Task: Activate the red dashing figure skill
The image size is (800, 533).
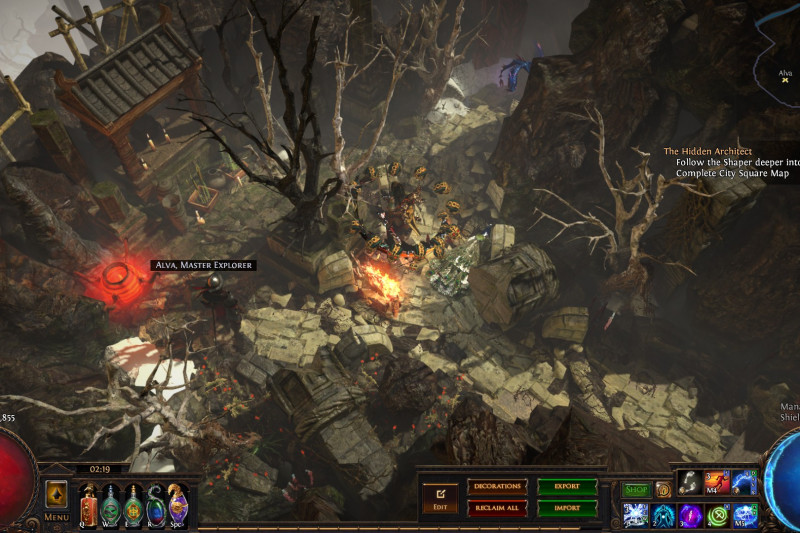Action: (x=717, y=483)
